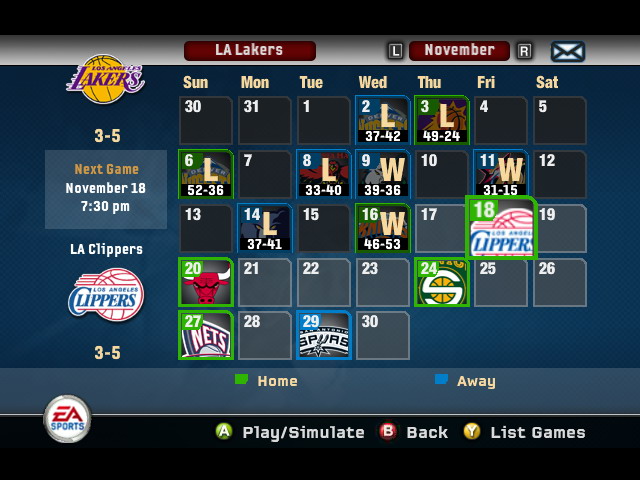This screenshot has height=480, width=640.
Task: Select the November 18 Clippers game
Action: point(502,228)
